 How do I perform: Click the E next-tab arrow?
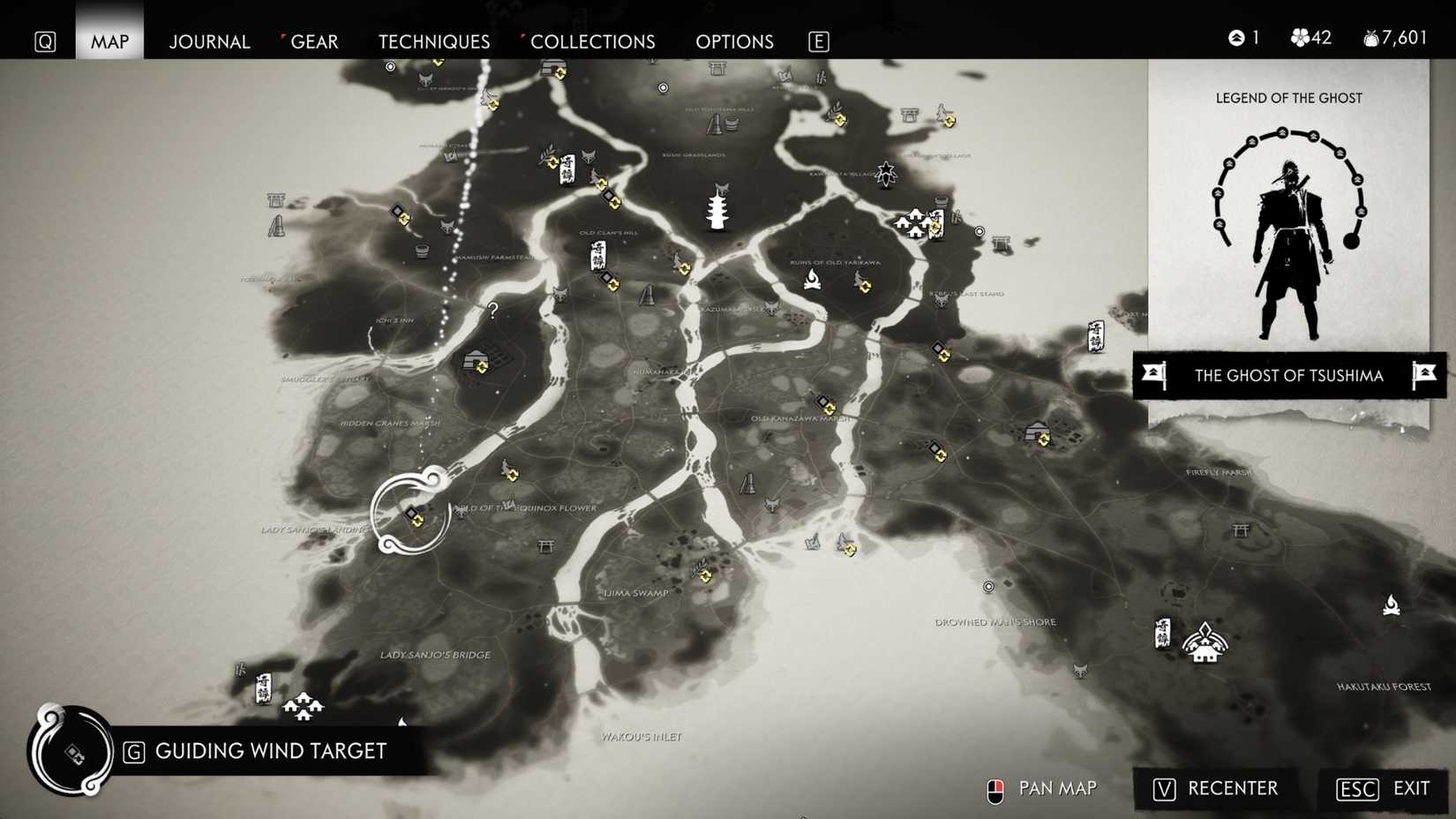[x=818, y=41]
